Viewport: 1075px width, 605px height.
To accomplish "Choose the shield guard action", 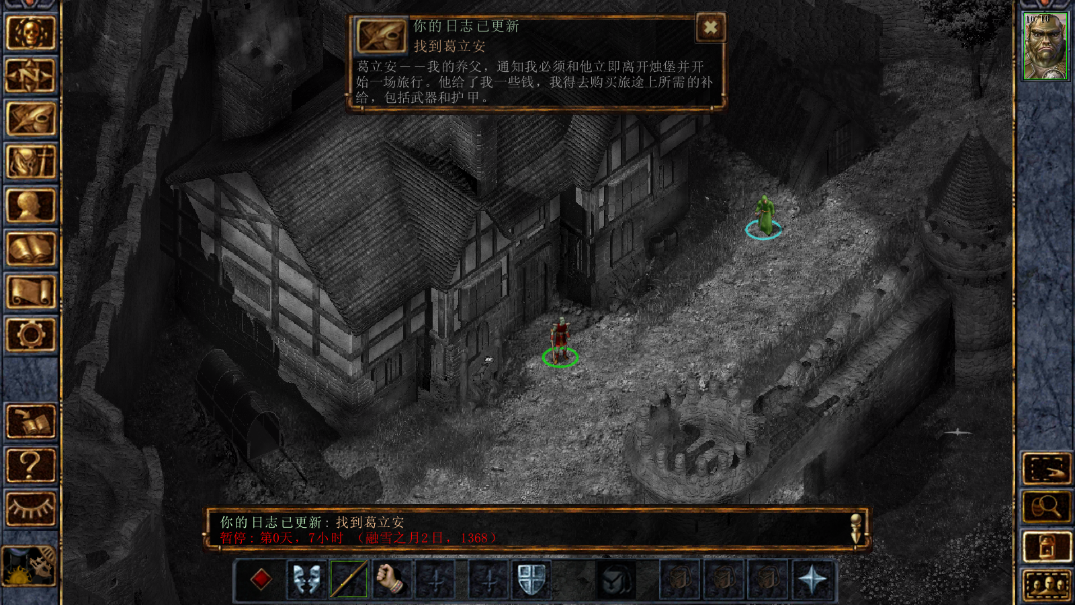I will click(530, 580).
